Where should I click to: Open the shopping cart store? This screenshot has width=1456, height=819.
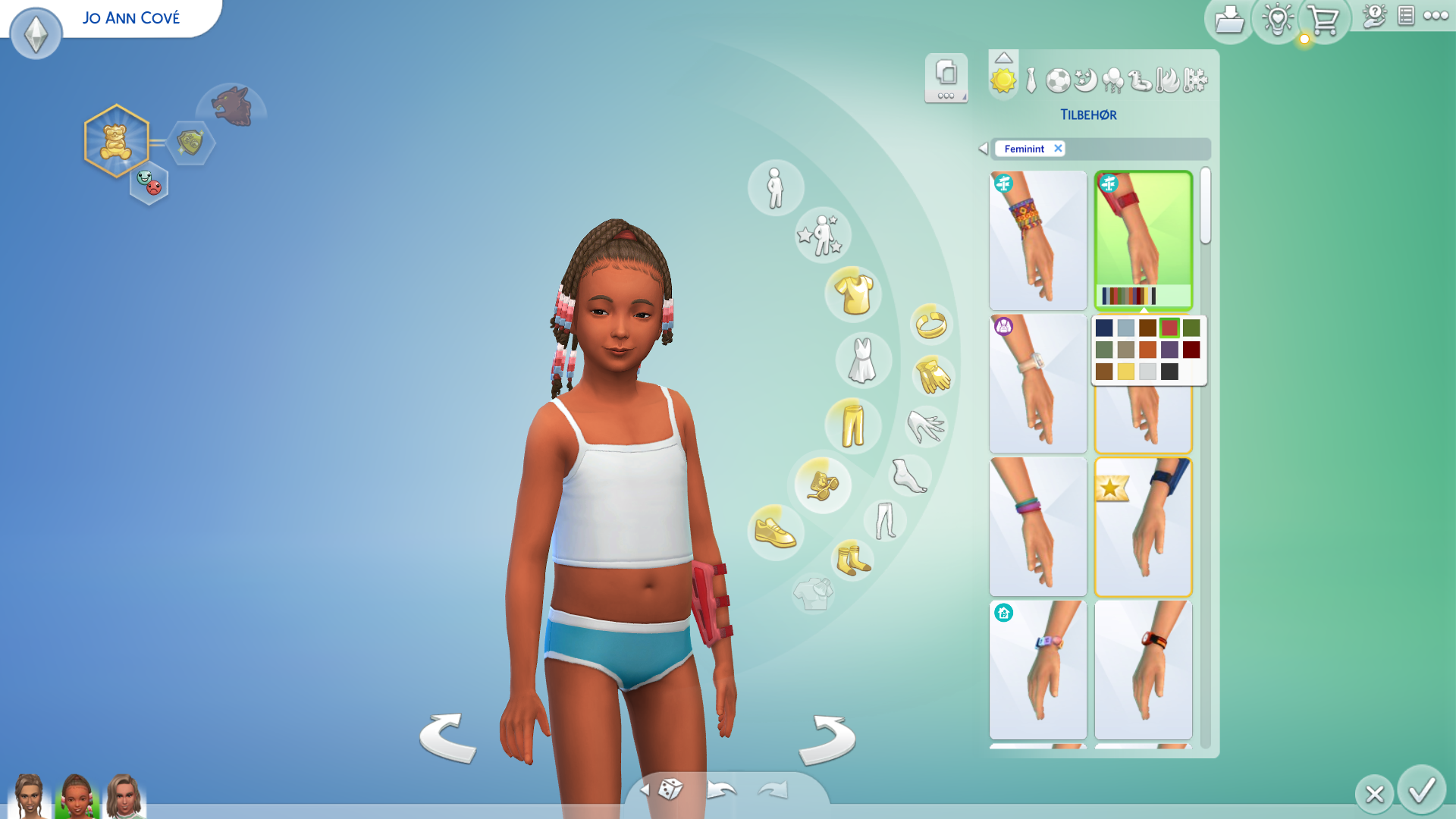(x=1323, y=20)
